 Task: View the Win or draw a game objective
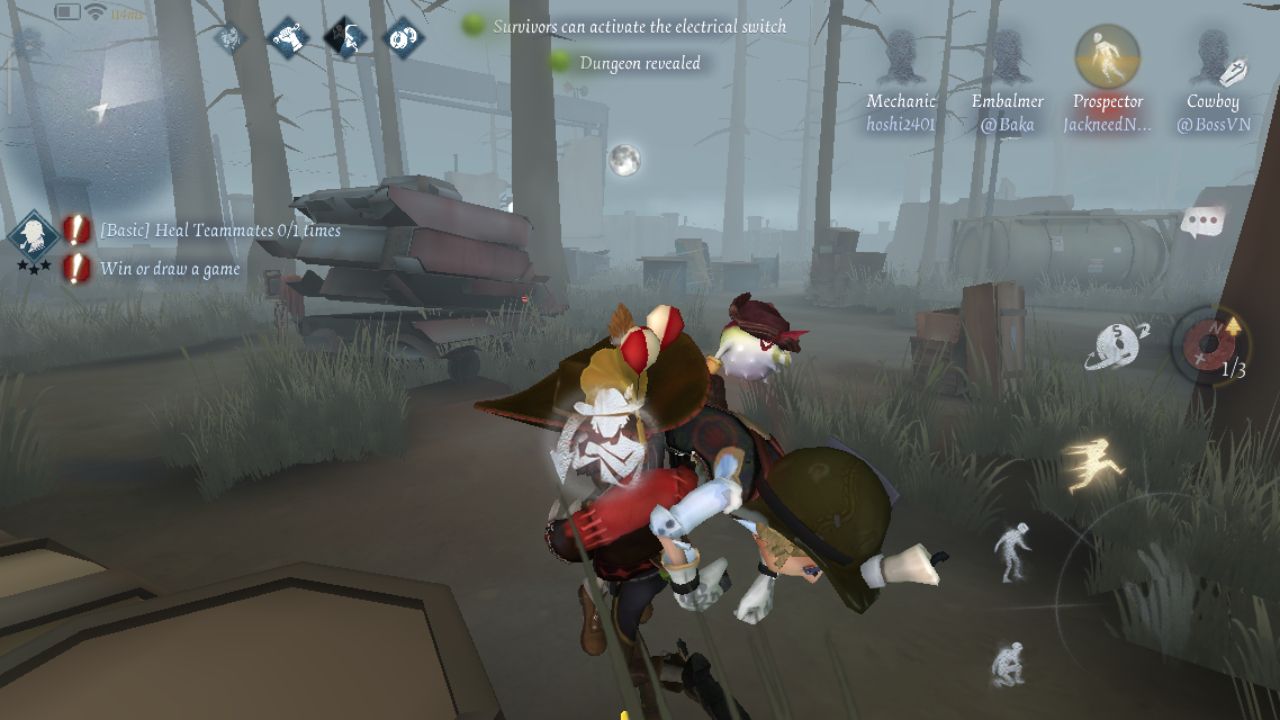(x=168, y=269)
